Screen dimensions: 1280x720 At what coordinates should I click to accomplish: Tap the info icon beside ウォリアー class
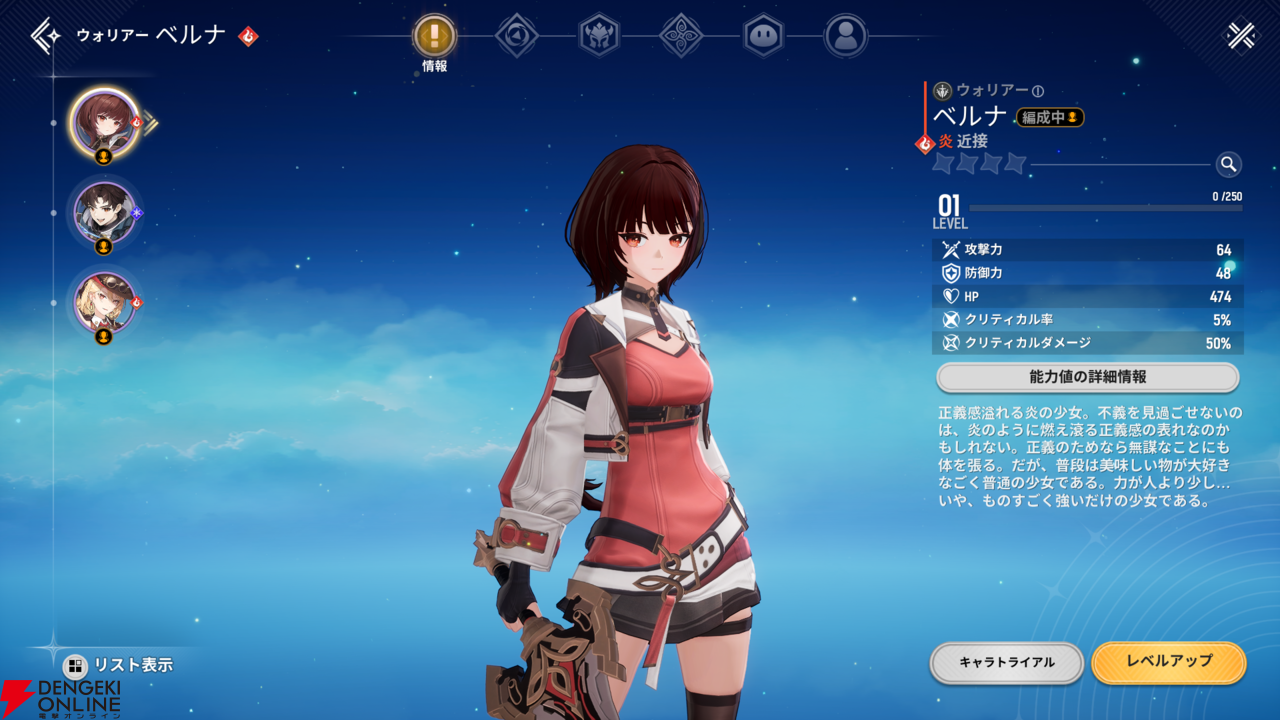[x=1038, y=91]
